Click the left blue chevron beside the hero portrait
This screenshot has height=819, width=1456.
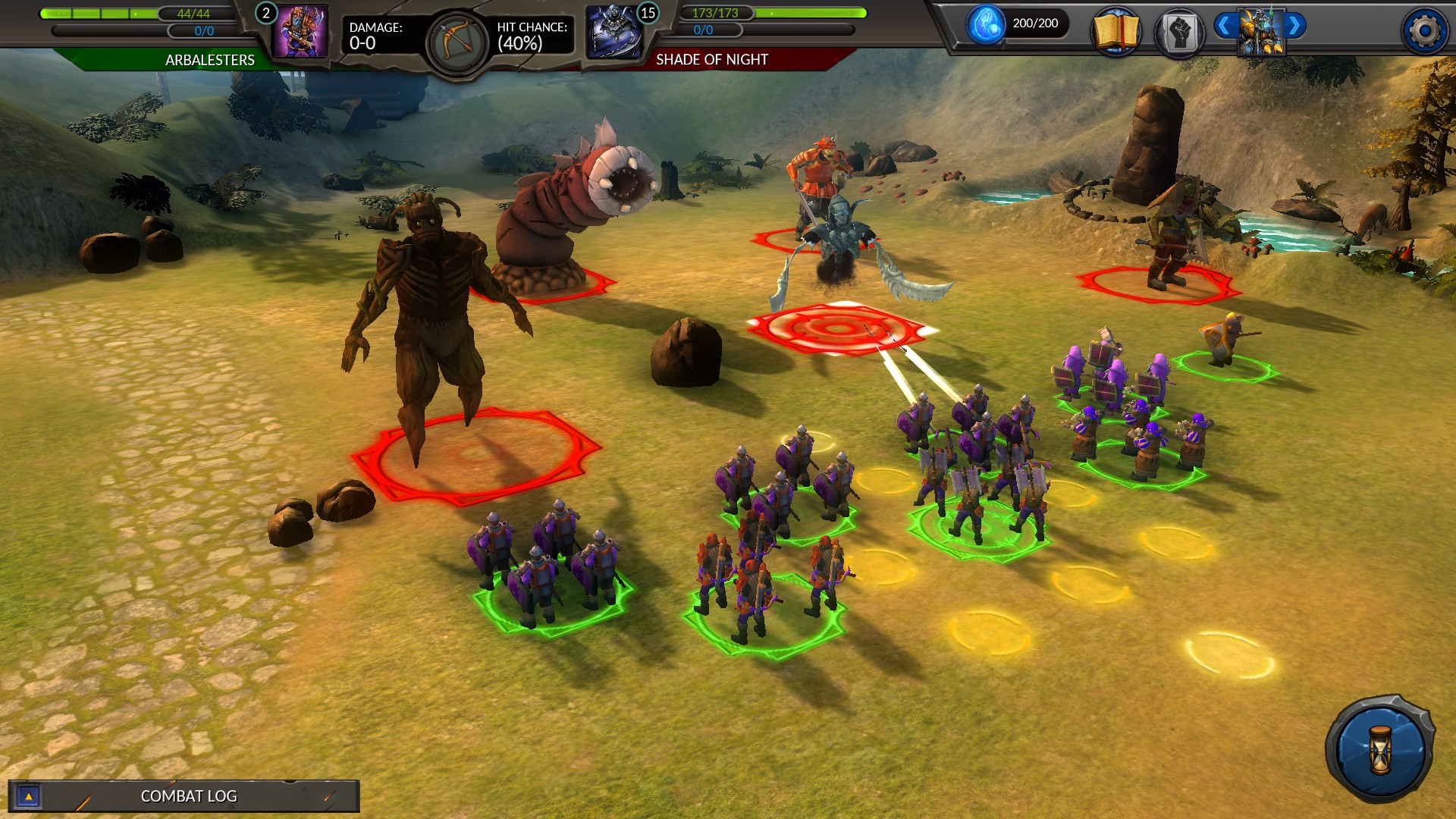click(x=1225, y=24)
